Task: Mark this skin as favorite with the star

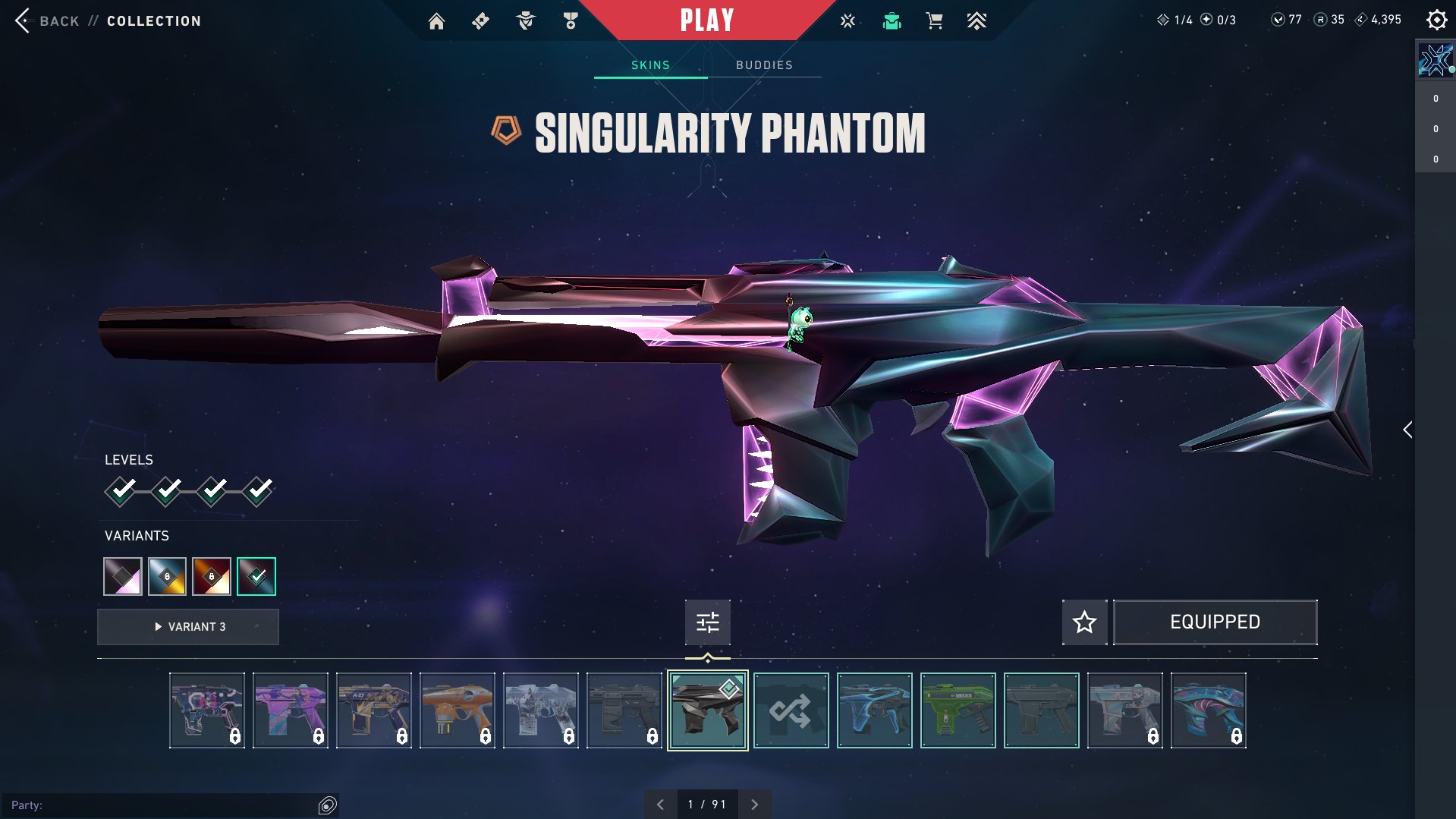Action: point(1084,622)
